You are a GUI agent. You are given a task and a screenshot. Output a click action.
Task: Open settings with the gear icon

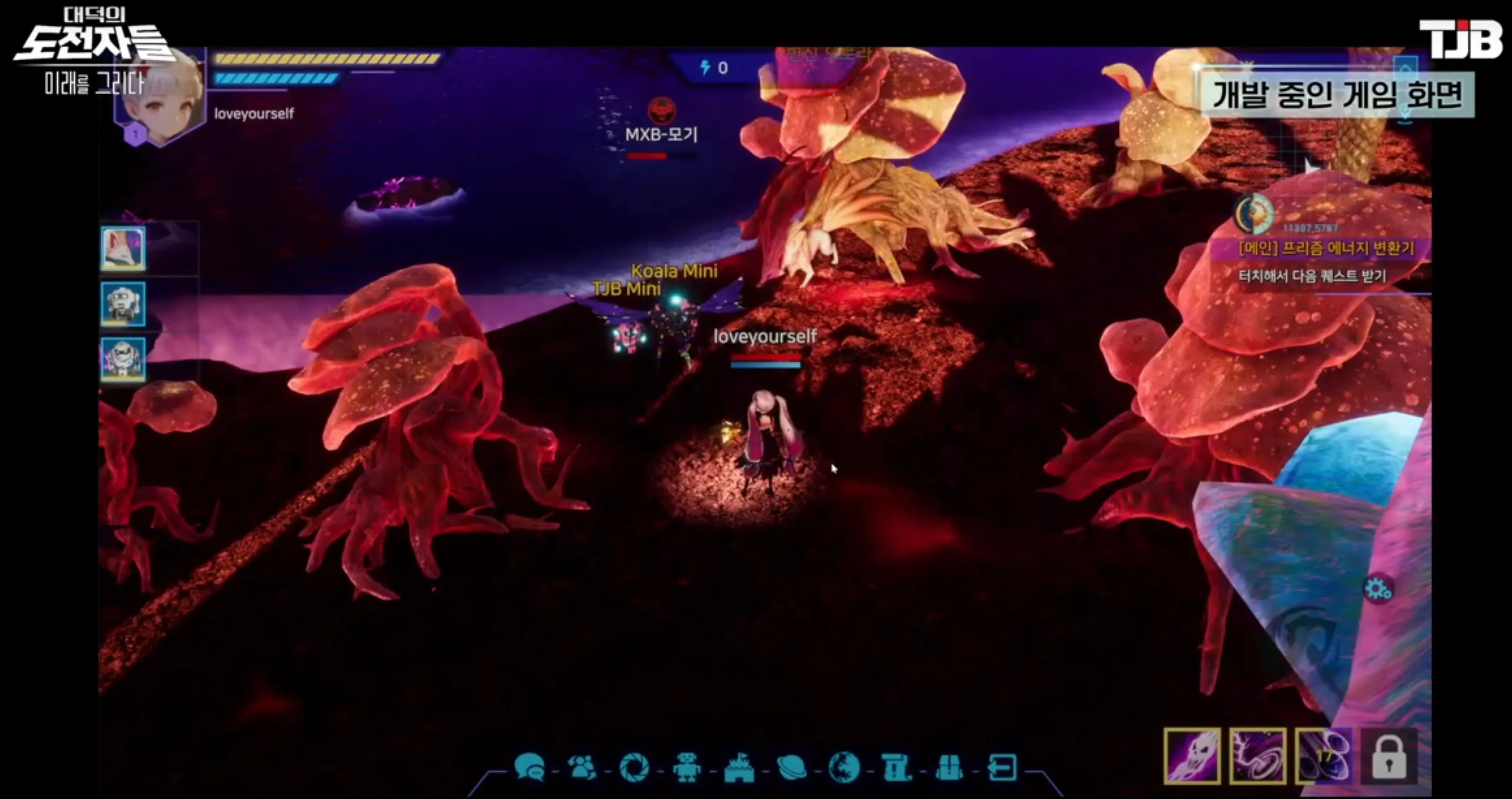[x=1377, y=589]
